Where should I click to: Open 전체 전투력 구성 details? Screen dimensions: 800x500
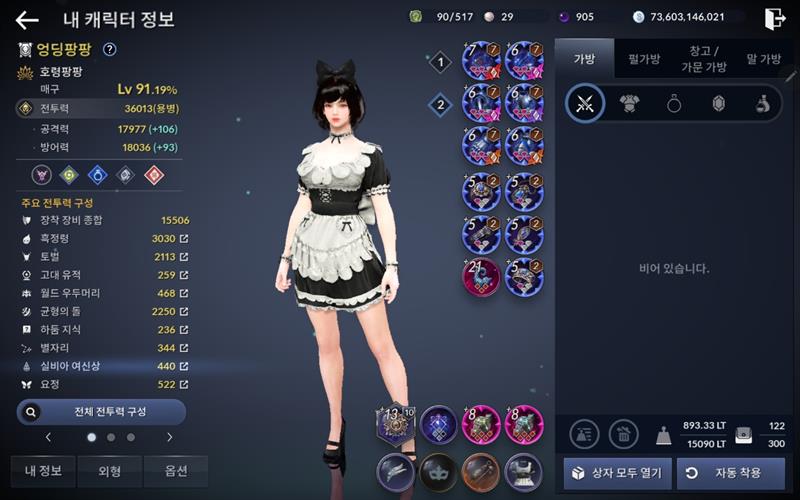coord(101,411)
